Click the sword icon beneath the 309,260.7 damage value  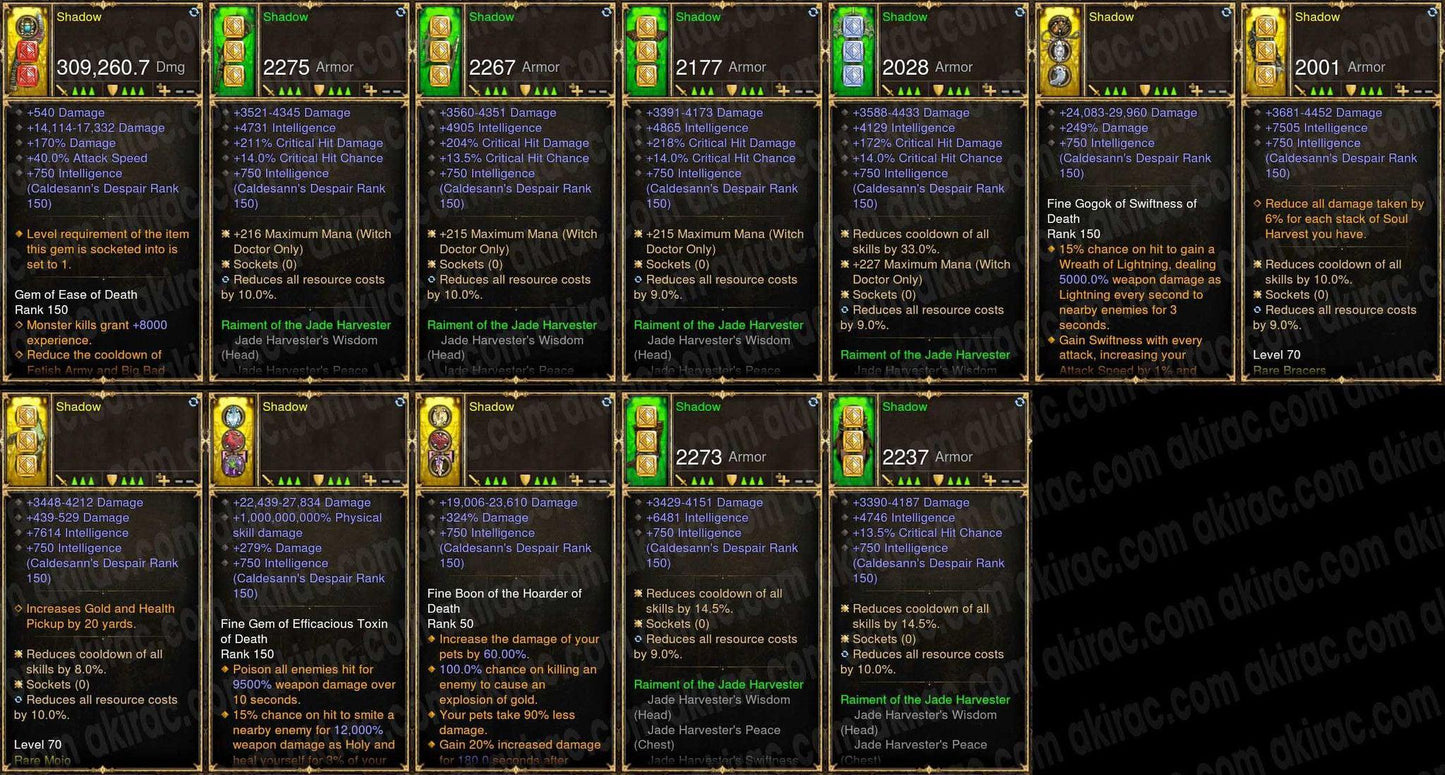click(62, 89)
